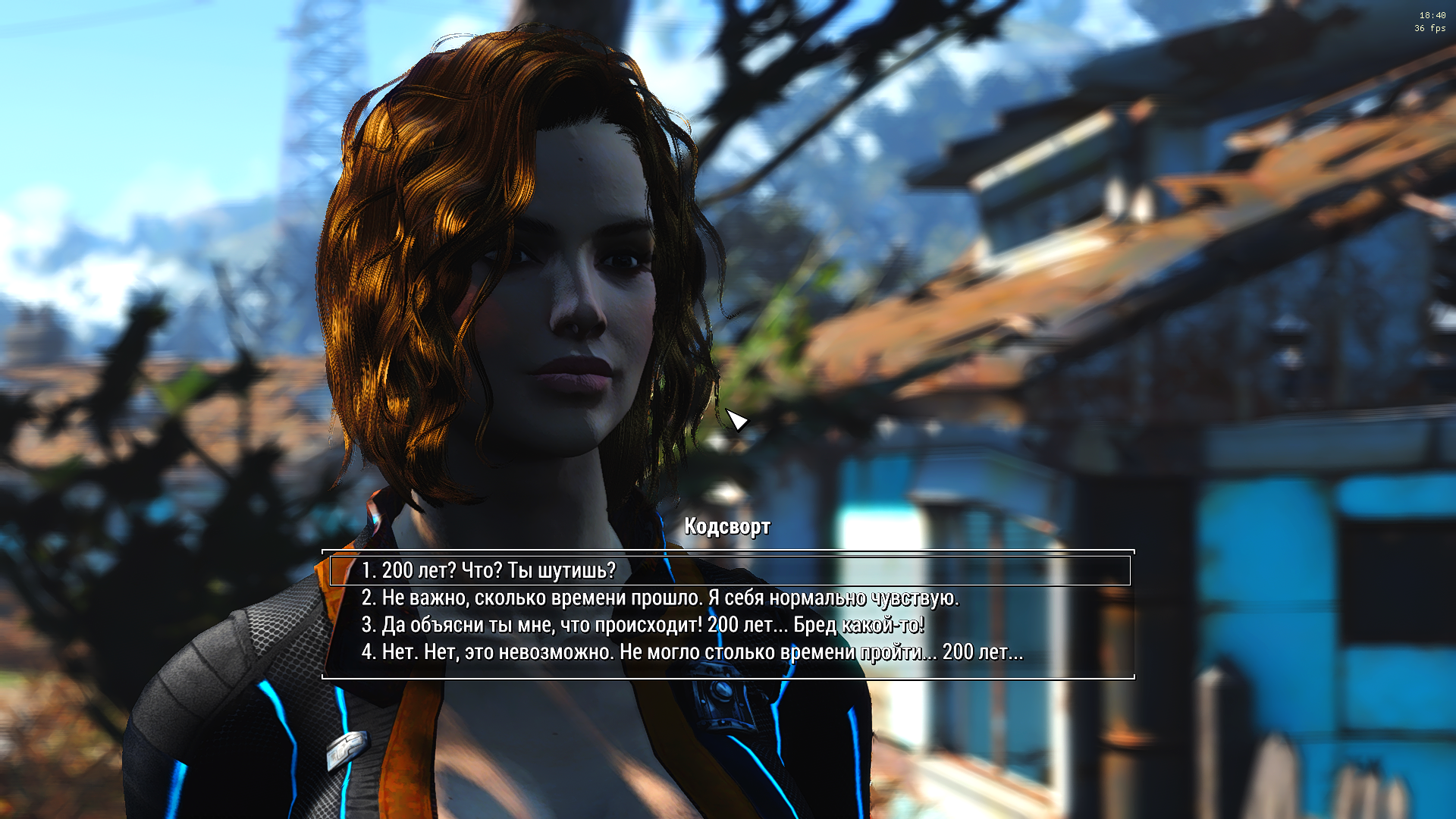Viewport: 1456px width, 819px height.
Task: Pick reply "Да объясни ты мне, что происходит!"
Action: point(642,625)
